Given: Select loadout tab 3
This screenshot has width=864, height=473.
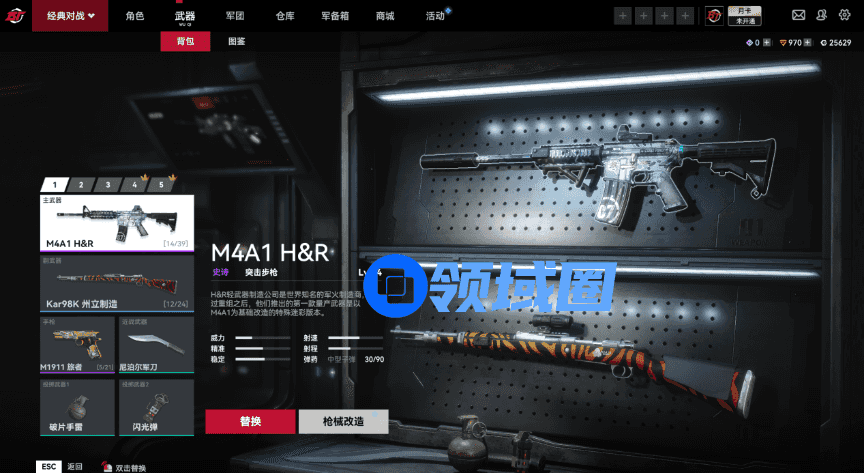Looking at the screenshot, I should (x=107, y=184).
